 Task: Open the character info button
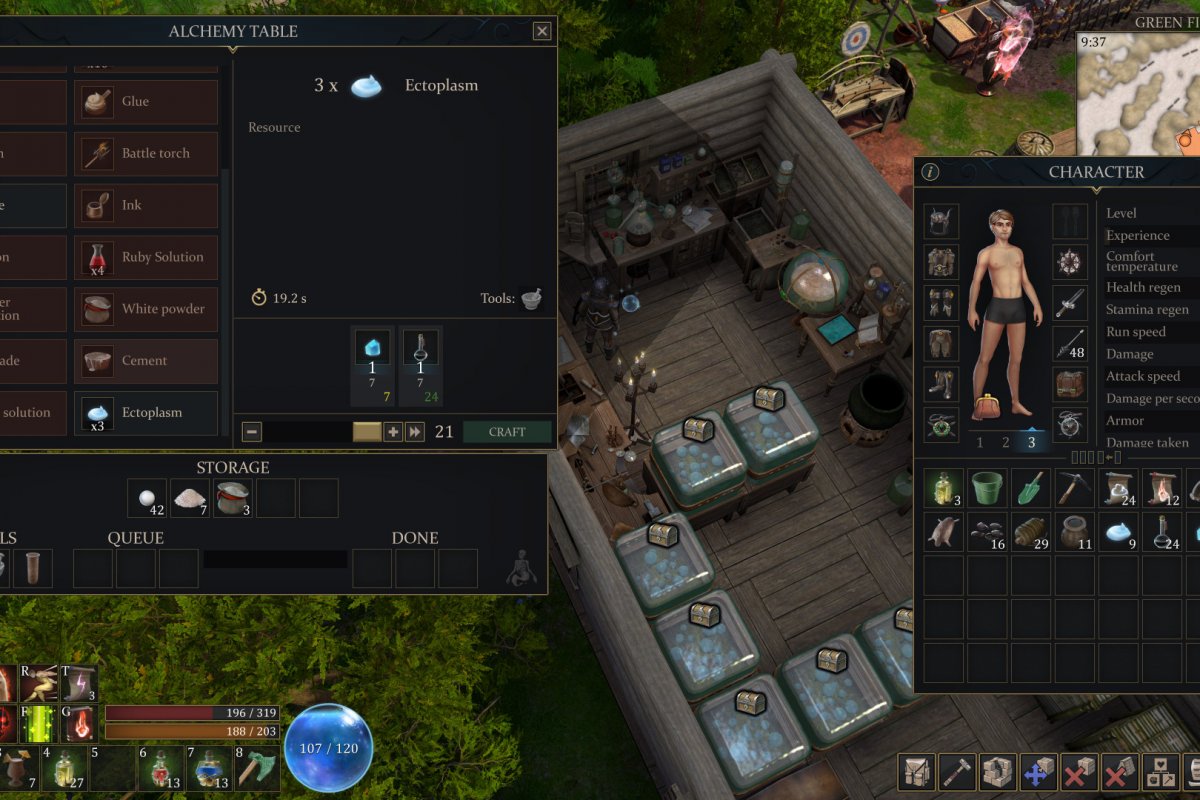click(x=930, y=172)
